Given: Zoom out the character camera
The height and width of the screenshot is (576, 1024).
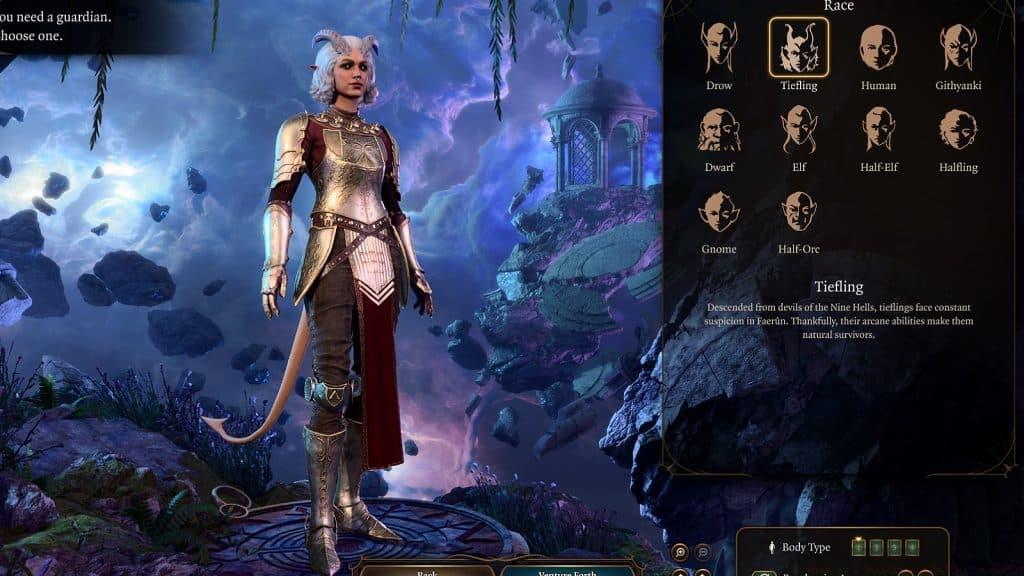Looking at the screenshot, I should [703, 551].
